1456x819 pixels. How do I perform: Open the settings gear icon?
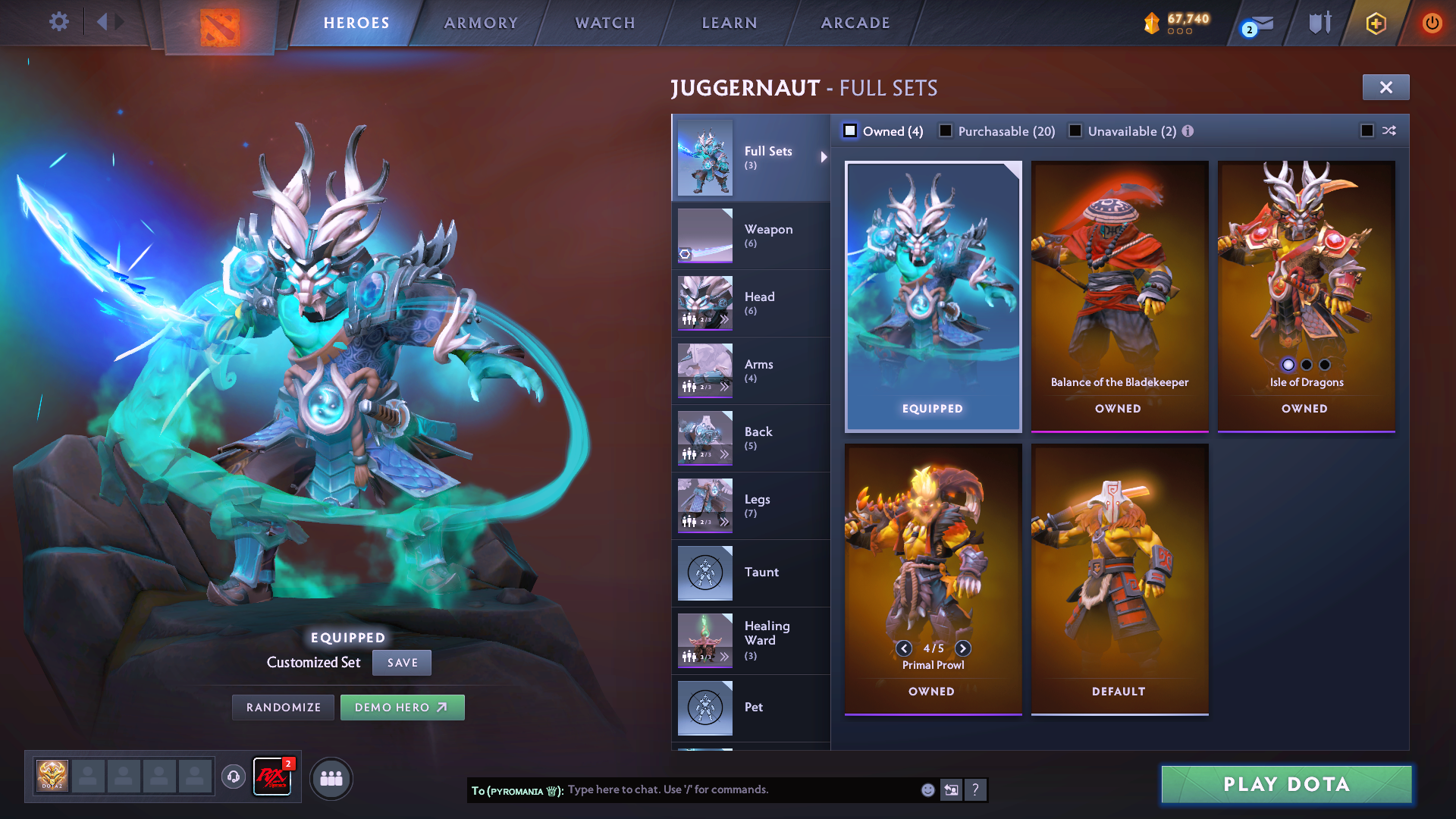coord(58,22)
